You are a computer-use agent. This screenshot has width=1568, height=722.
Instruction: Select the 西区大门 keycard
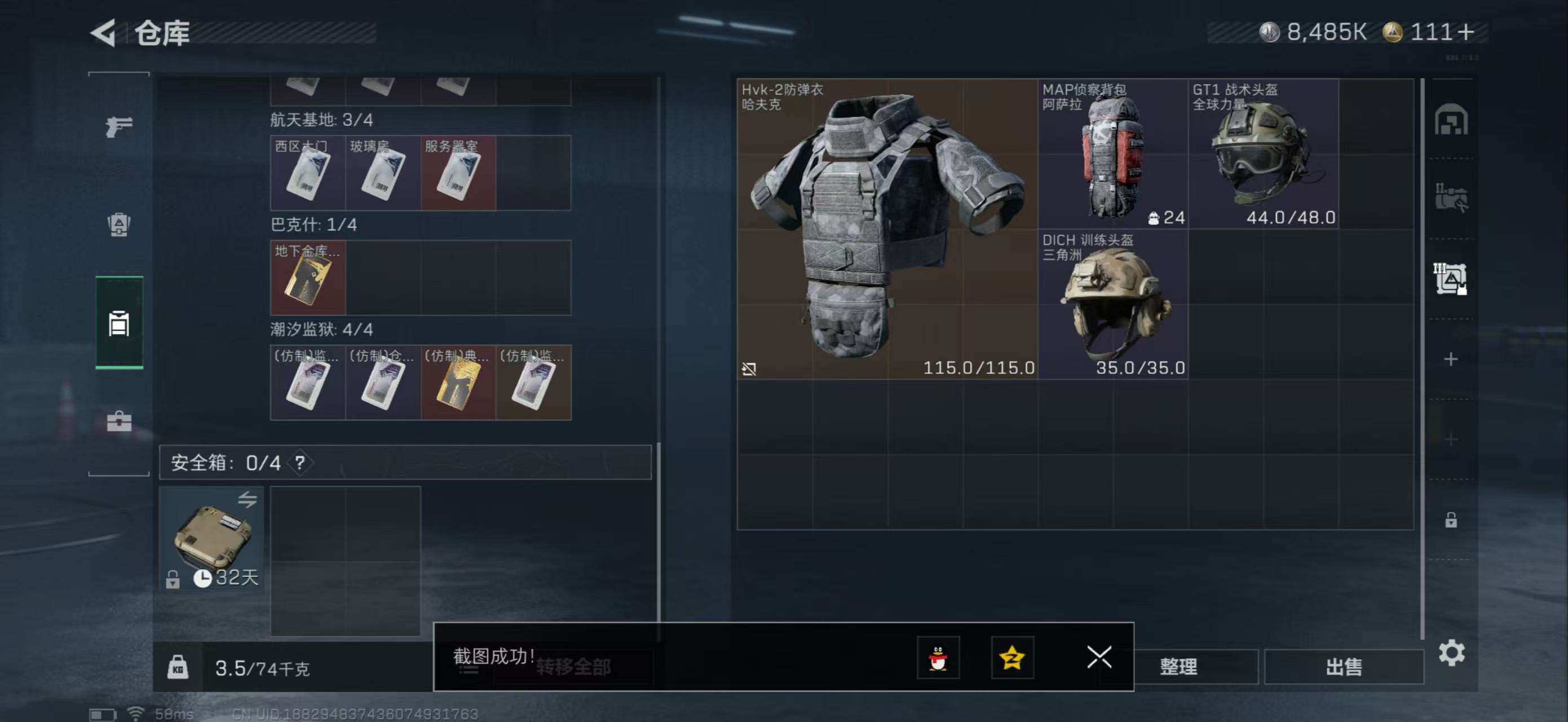[x=308, y=173]
